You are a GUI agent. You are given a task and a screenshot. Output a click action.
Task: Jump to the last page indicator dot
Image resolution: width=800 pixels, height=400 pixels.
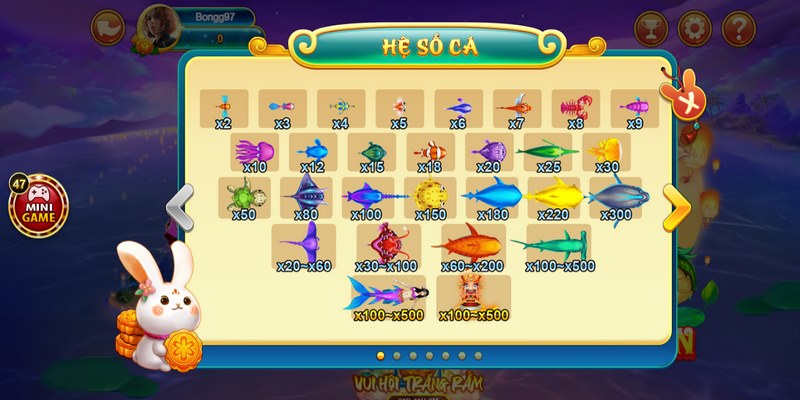(478, 355)
